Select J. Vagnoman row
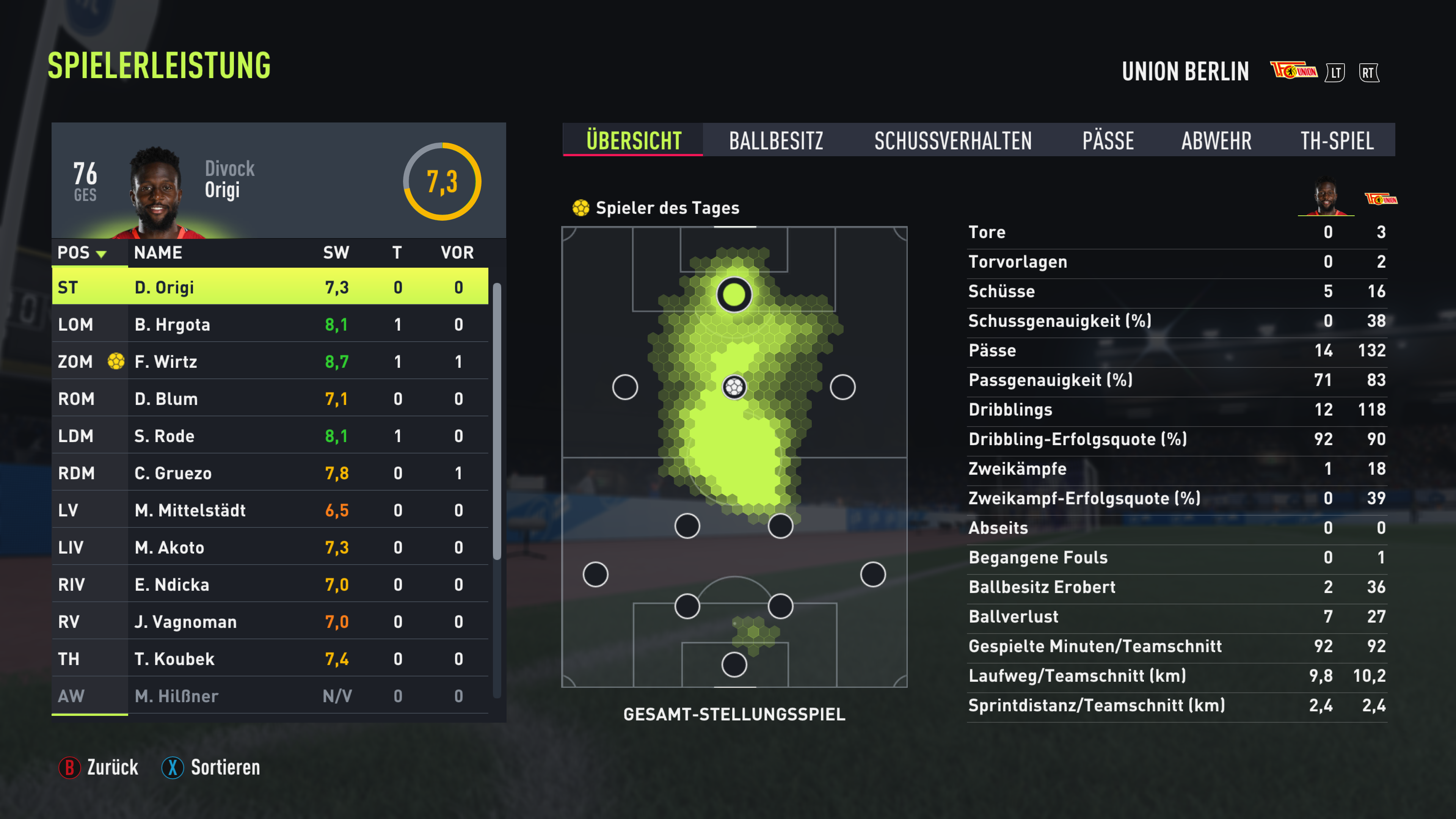The width and height of the screenshot is (1456, 819). 270,622
